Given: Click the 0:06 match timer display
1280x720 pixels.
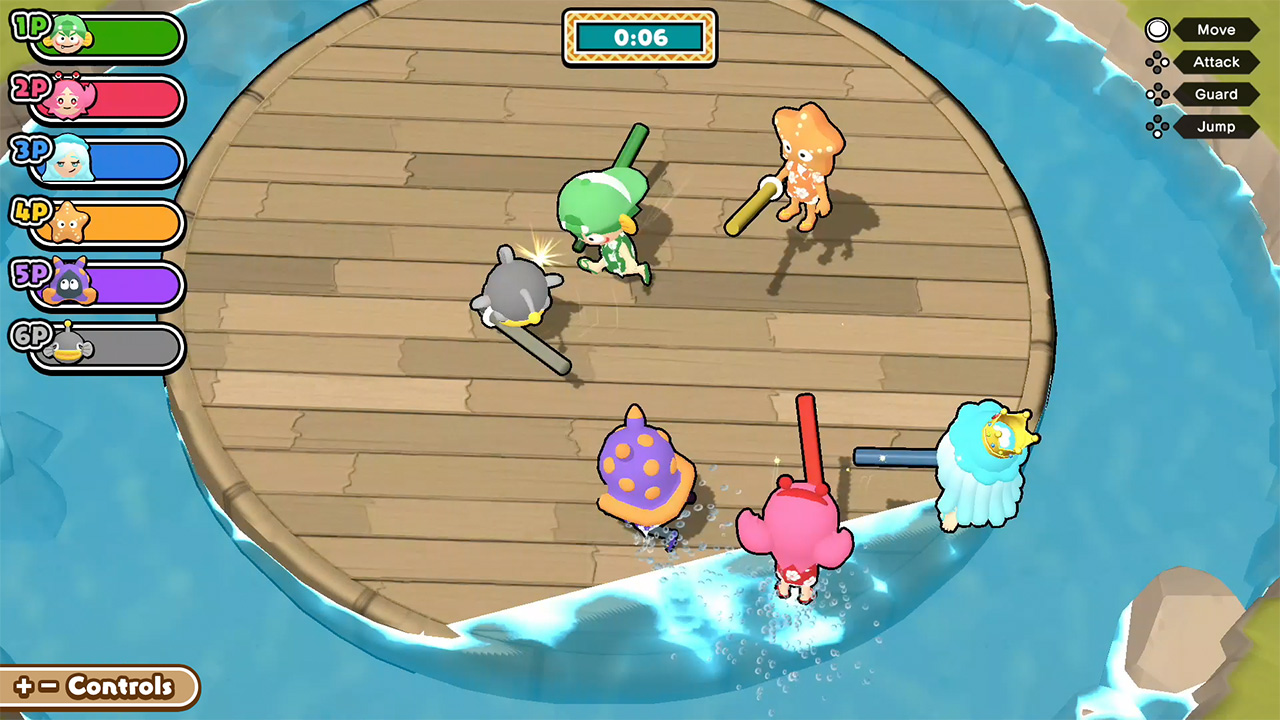Looking at the screenshot, I should [639, 37].
